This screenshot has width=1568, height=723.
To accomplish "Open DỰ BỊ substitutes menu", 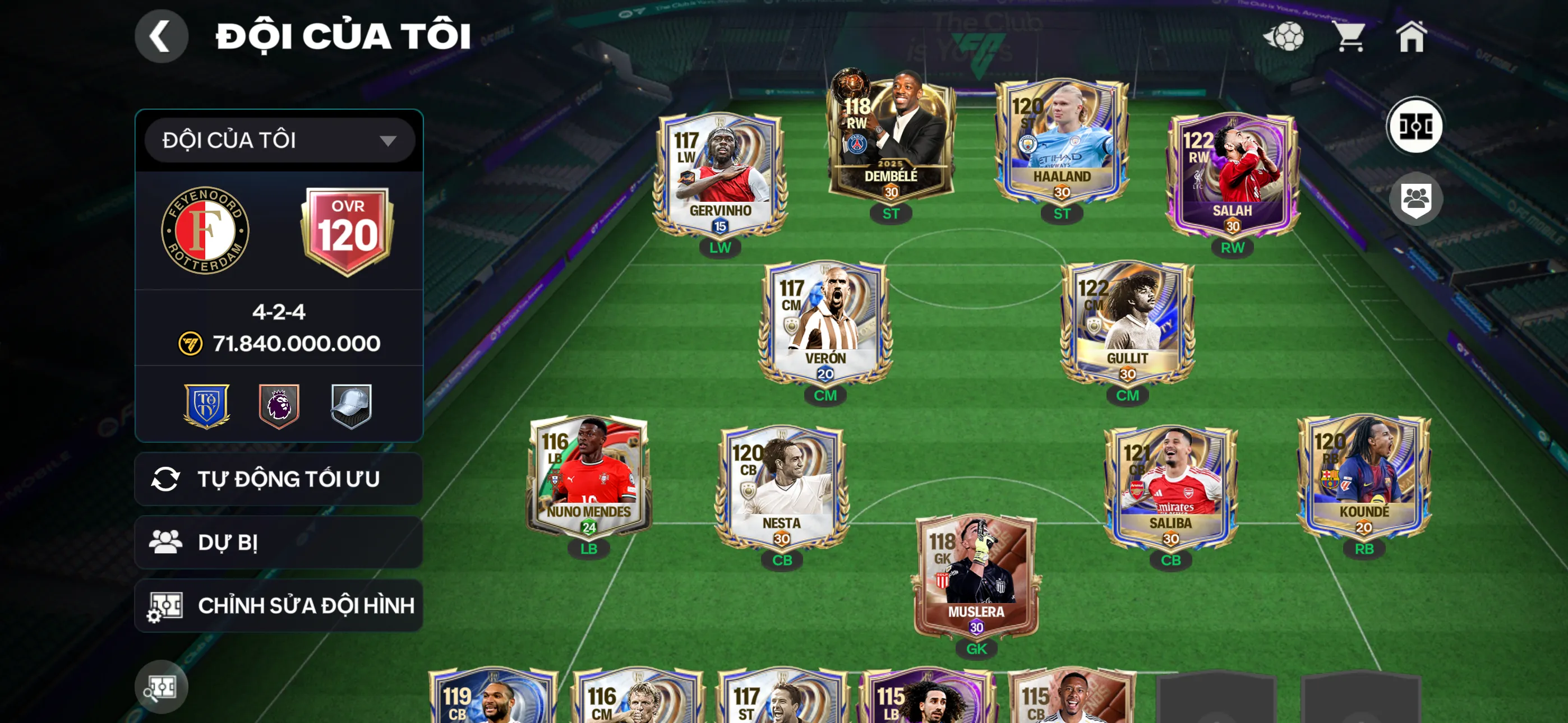I will 279,543.
